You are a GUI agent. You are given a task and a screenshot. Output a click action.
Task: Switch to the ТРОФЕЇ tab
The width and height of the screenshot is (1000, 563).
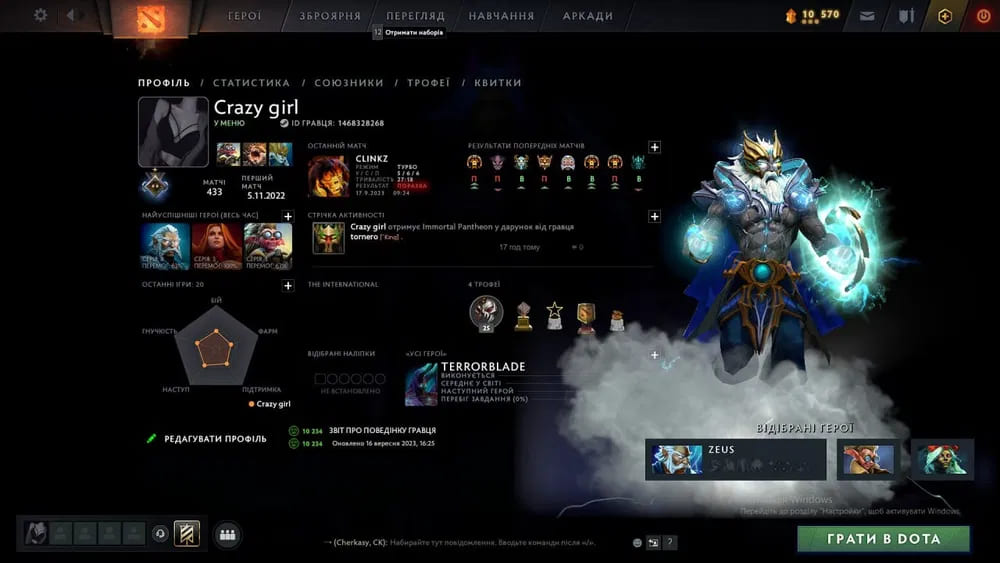point(428,83)
